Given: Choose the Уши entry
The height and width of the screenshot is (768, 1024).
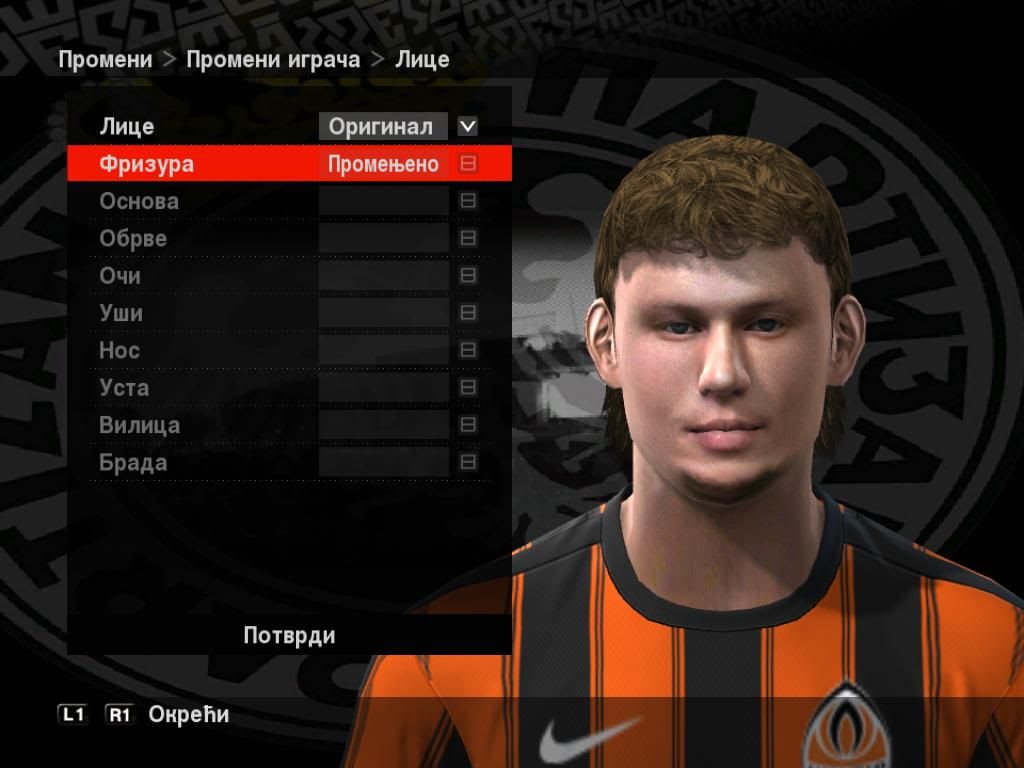Looking at the screenshot, I should (121, 313).
